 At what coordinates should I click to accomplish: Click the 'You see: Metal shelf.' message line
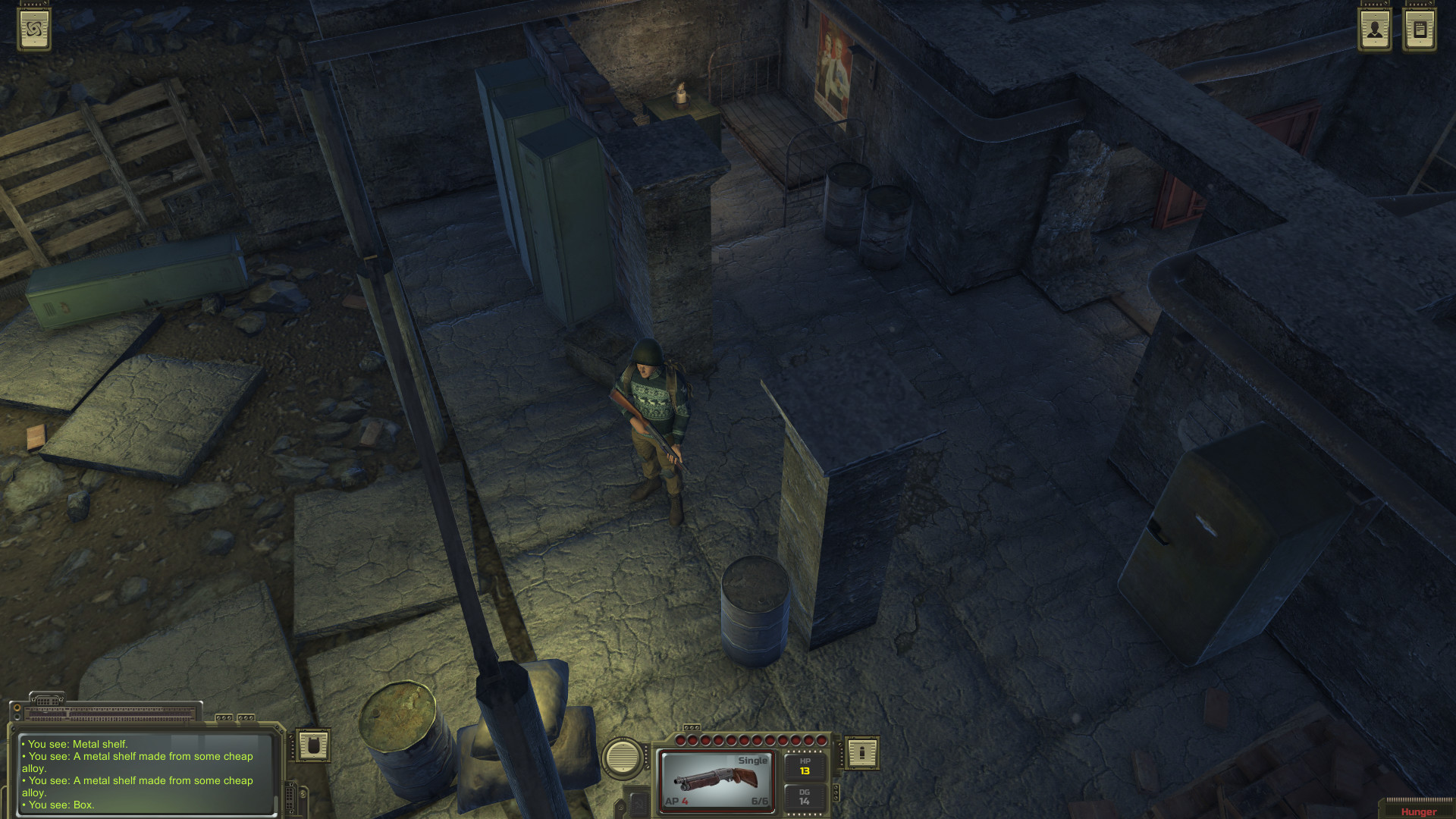(x=76, y=745)
